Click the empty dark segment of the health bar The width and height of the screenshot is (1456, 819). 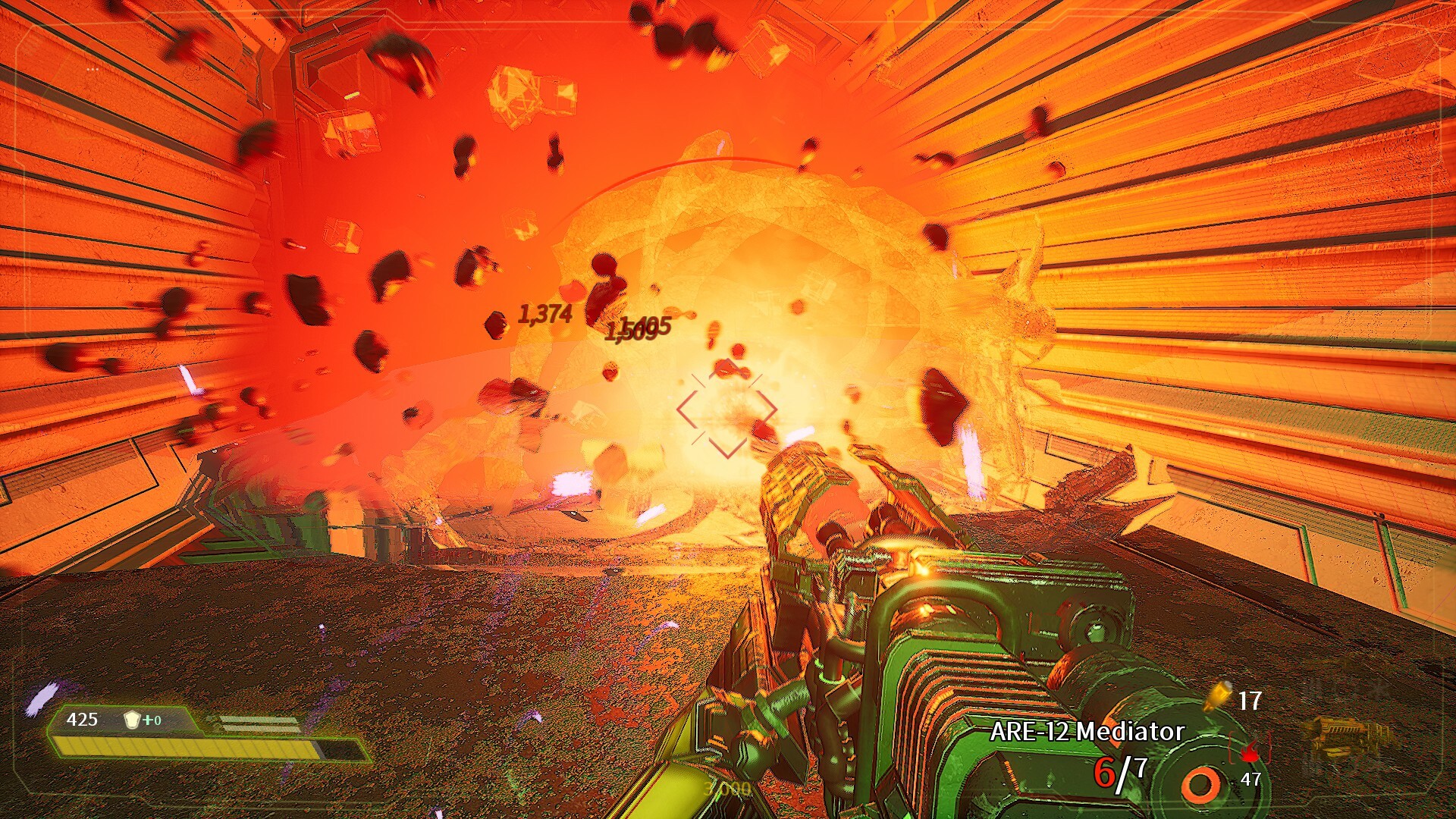click(x=340, y=749)
